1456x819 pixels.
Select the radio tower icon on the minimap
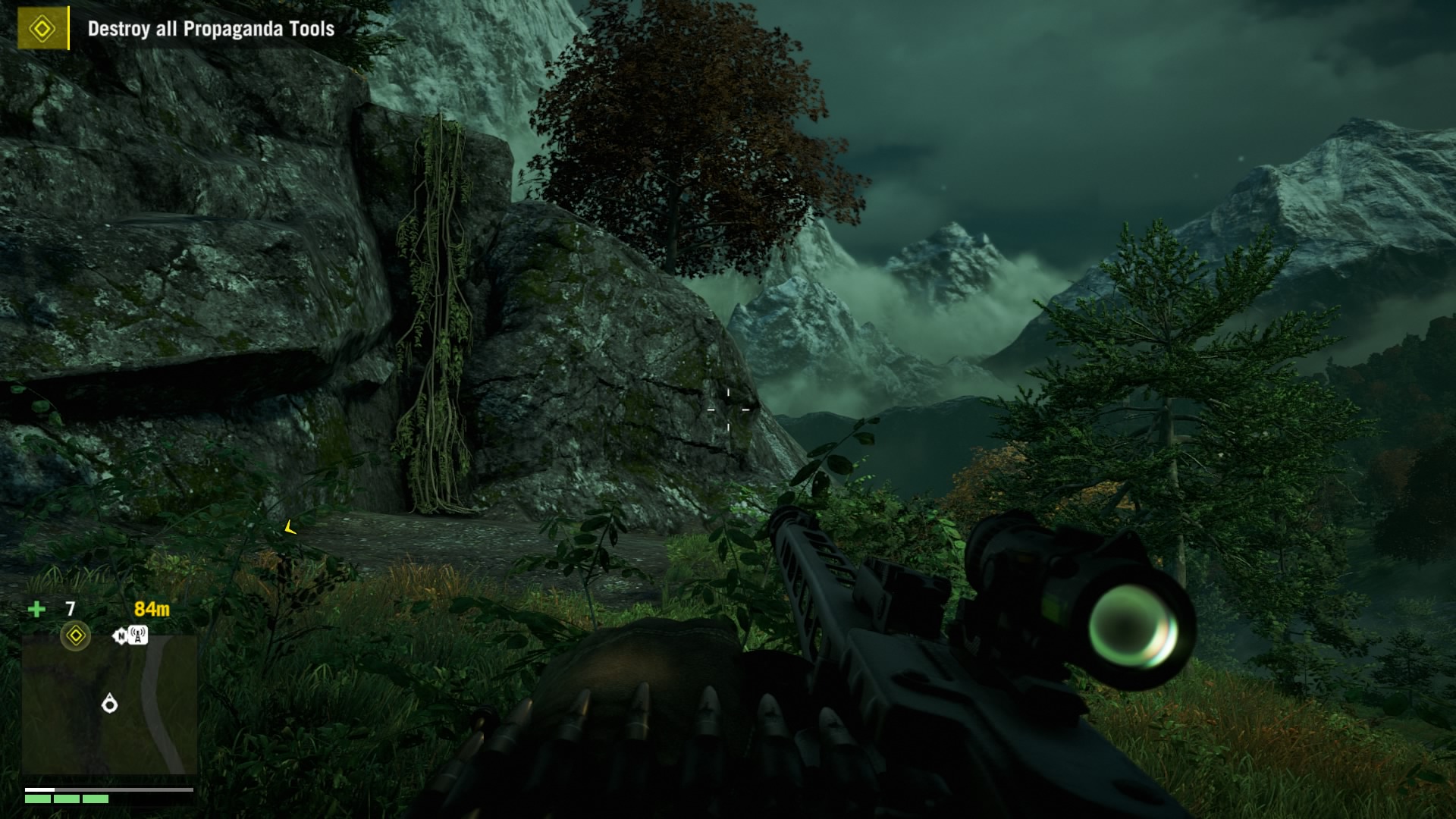point(137,635)
